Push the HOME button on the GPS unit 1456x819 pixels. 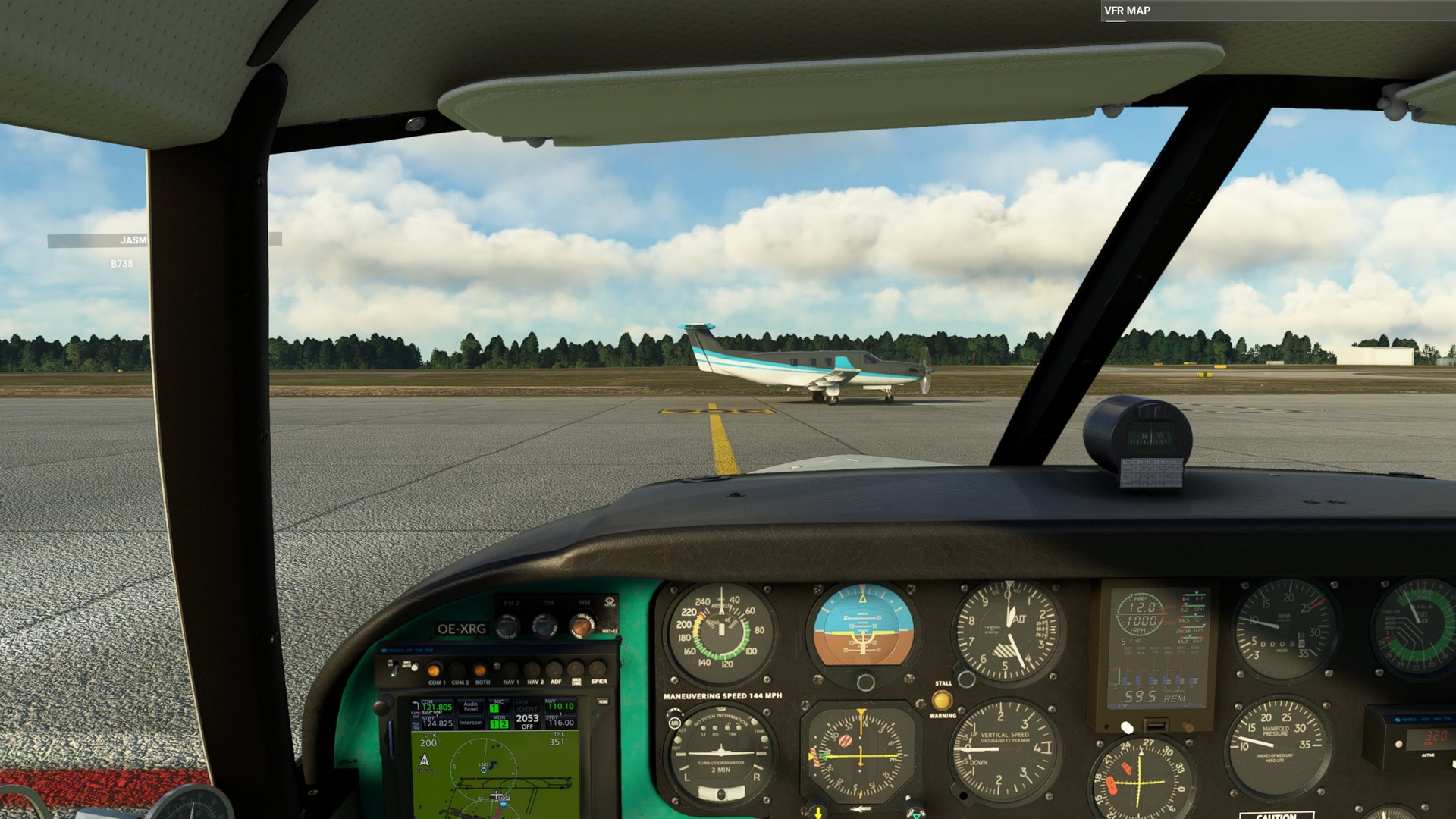point(603,702)
